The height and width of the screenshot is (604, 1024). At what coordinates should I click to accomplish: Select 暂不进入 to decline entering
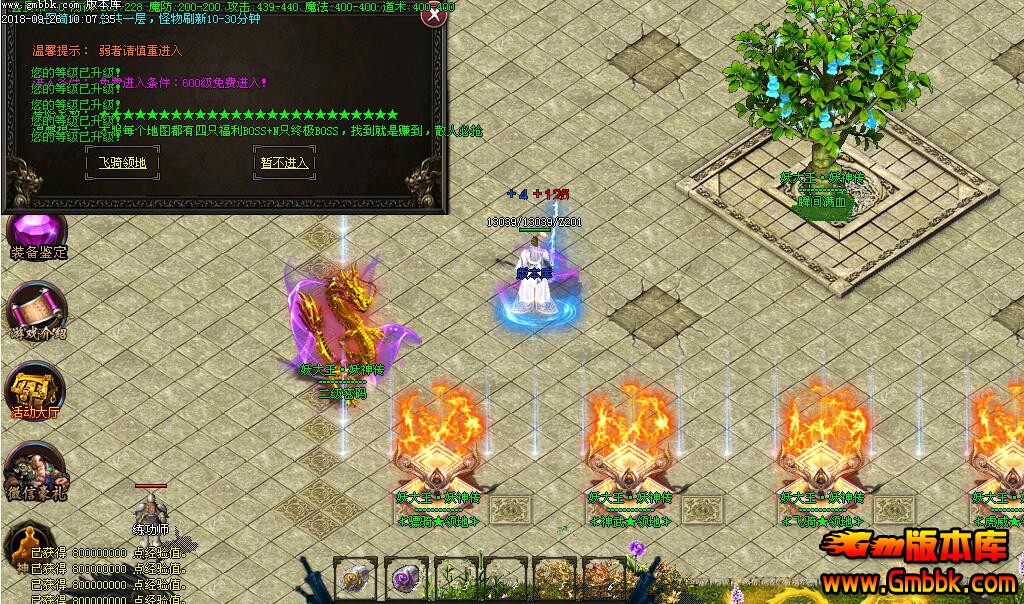(x=285, y=162)
